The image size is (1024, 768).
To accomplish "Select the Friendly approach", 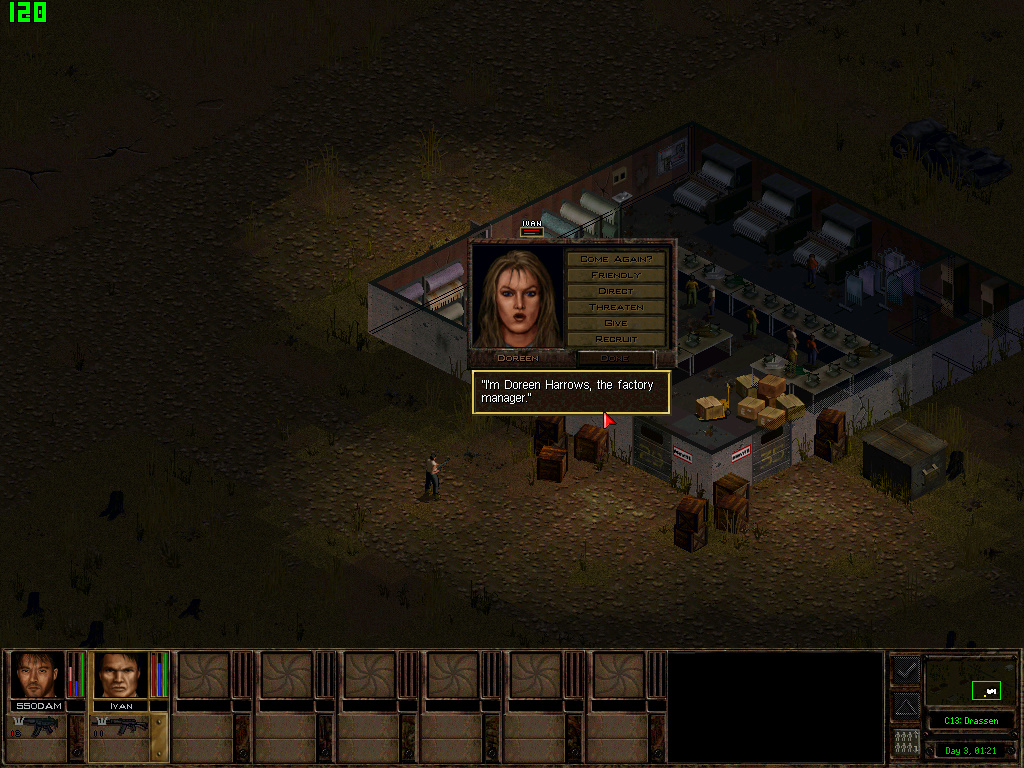I will tap(616, 275).
